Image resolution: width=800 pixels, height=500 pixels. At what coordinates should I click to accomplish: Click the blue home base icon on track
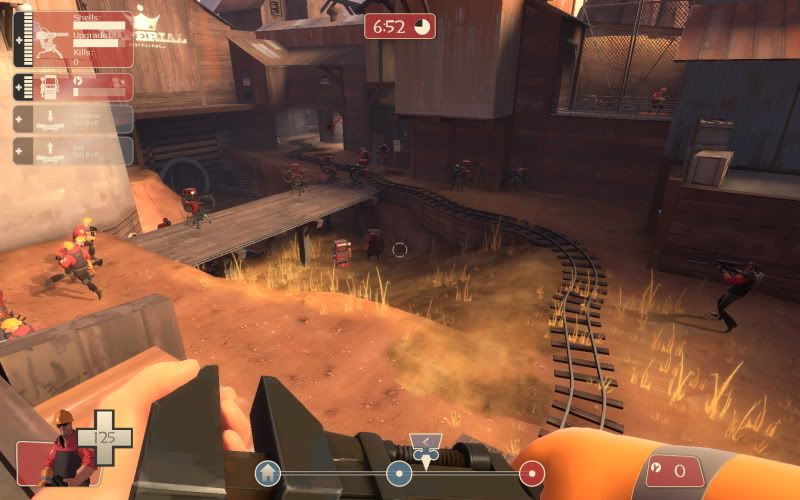point(267,472)
